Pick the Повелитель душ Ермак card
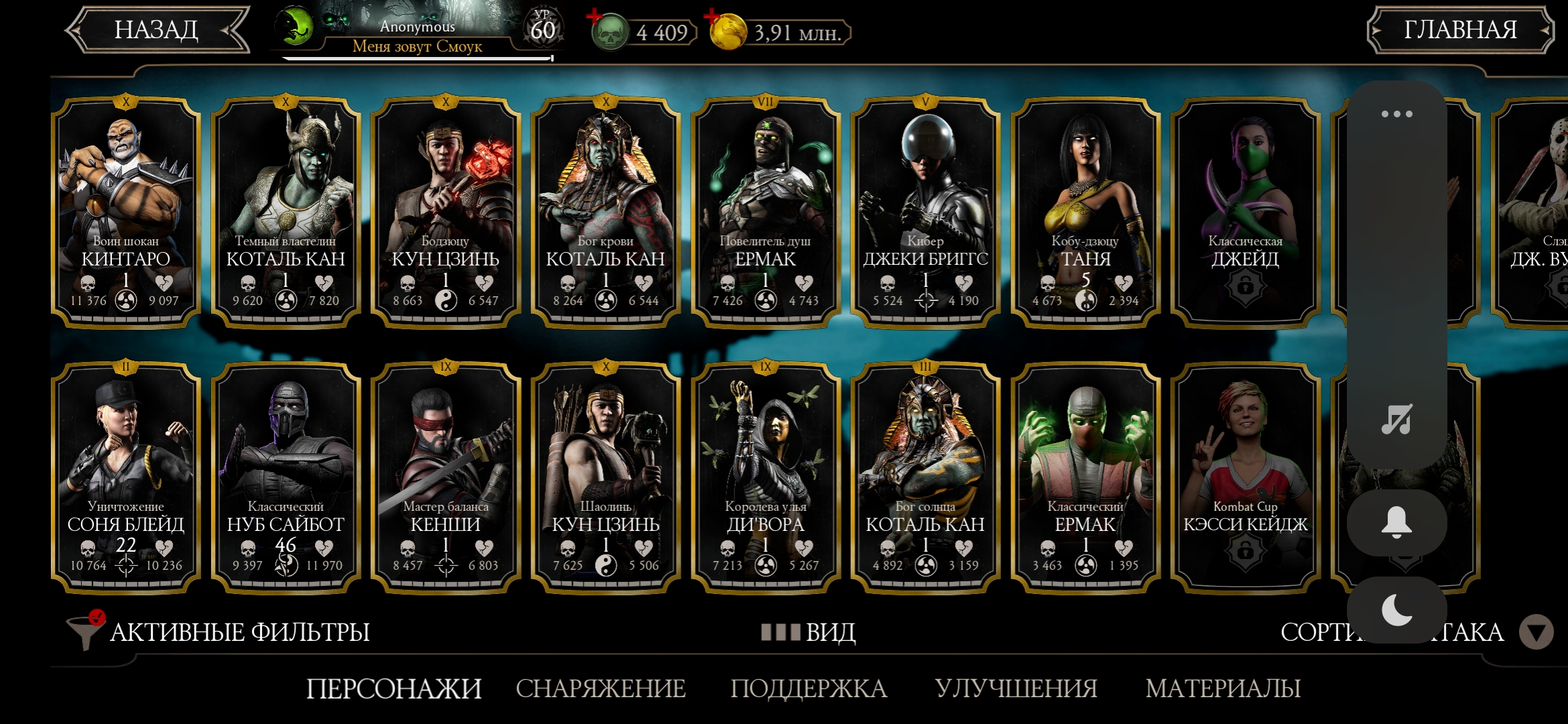This screenshot has height=724, width=1568. pos(765,211)
